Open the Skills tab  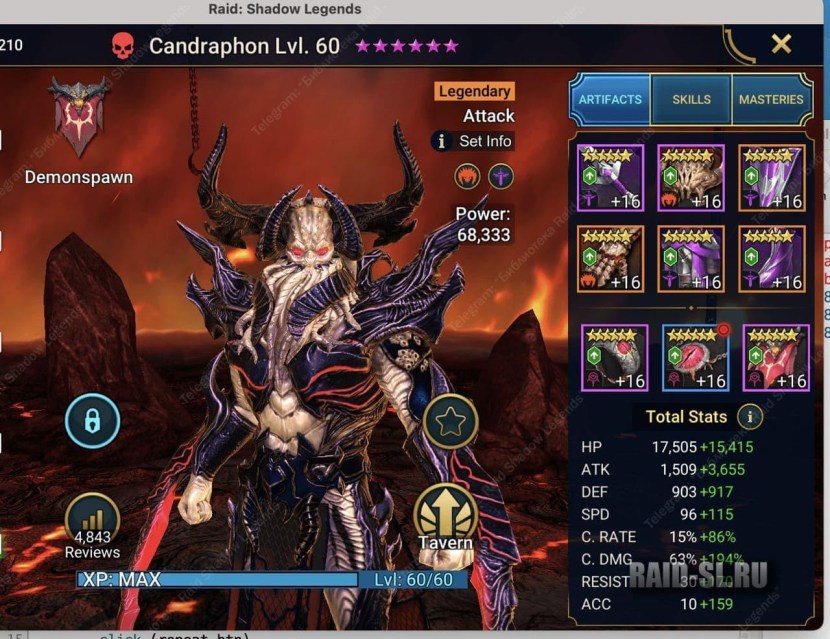point(691,99)
